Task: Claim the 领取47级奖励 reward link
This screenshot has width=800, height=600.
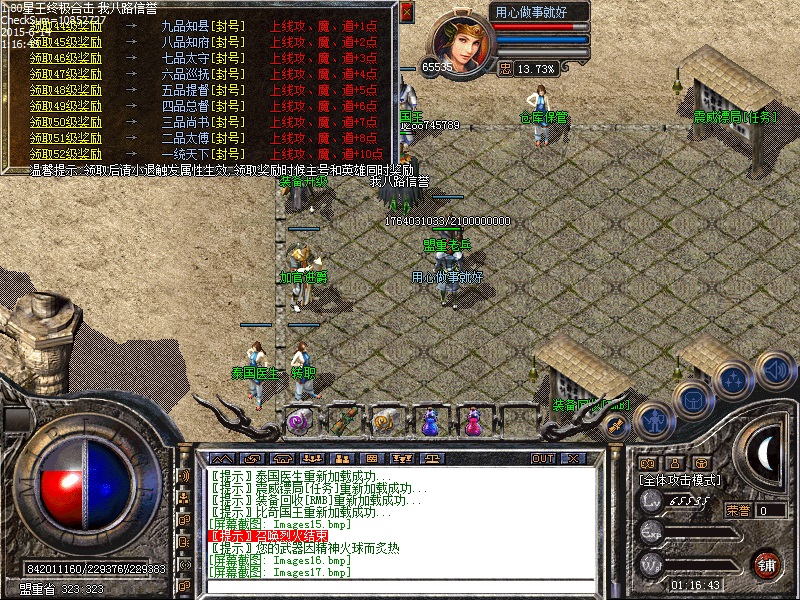Action: tap(66, 74)
